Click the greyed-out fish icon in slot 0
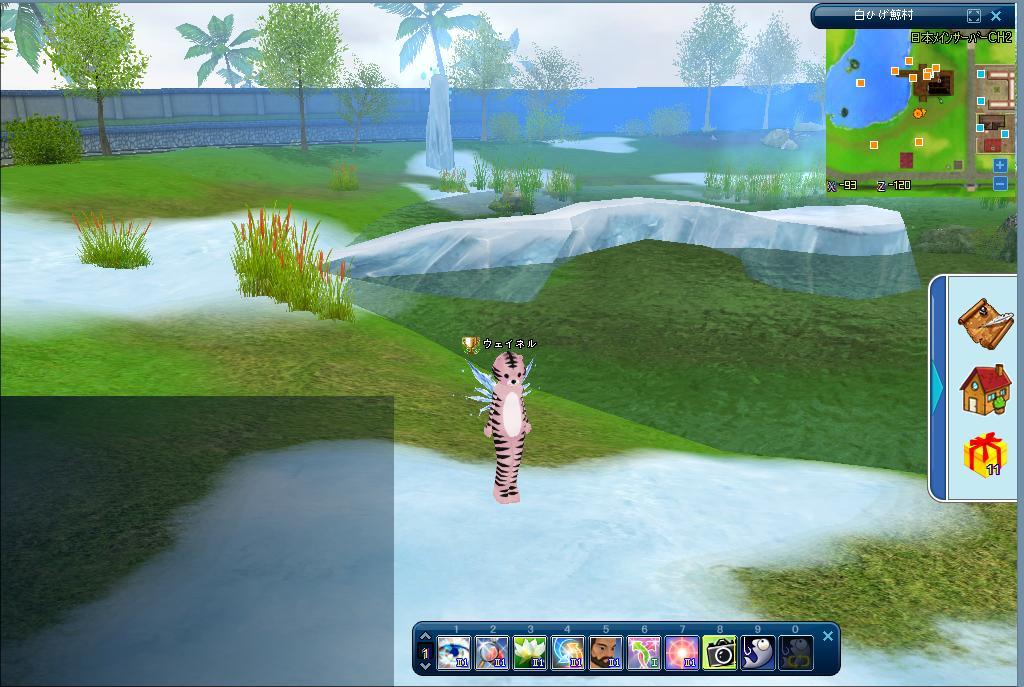This screenshot has height=687, width=1024. 796,654
